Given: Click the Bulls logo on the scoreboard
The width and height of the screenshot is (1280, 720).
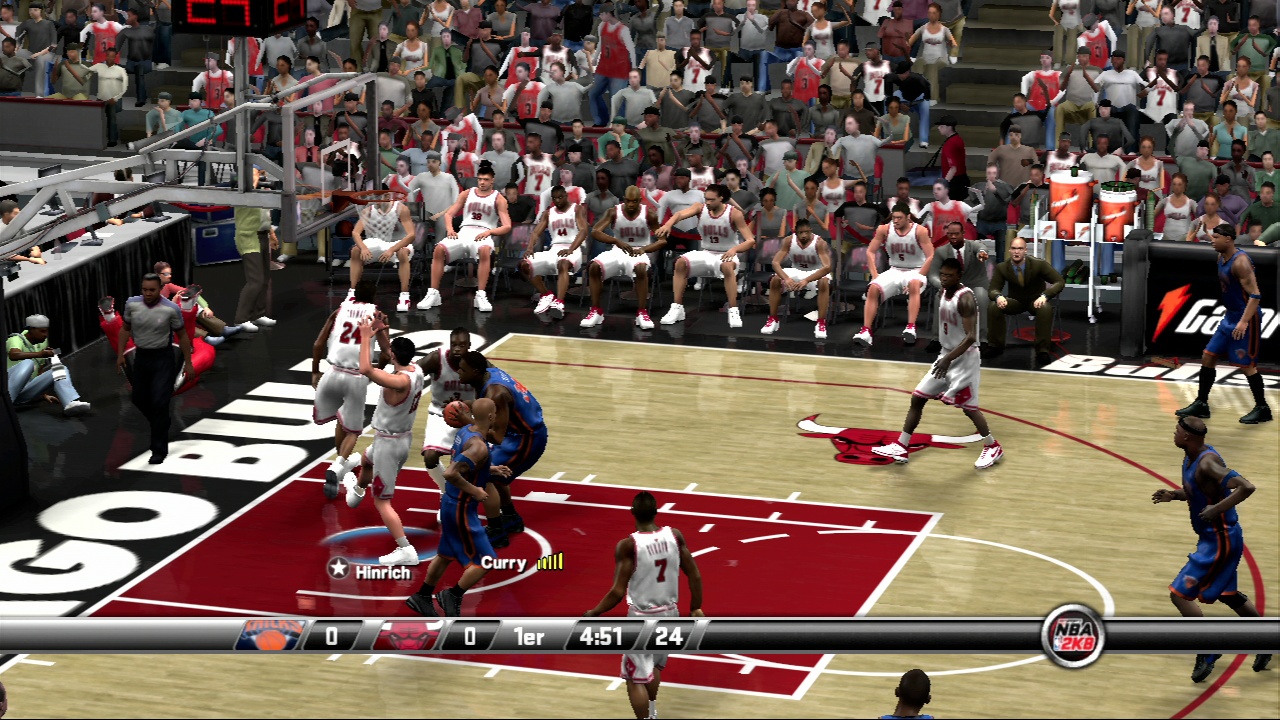Looking at the screenshot, I should tap(409, 636).
